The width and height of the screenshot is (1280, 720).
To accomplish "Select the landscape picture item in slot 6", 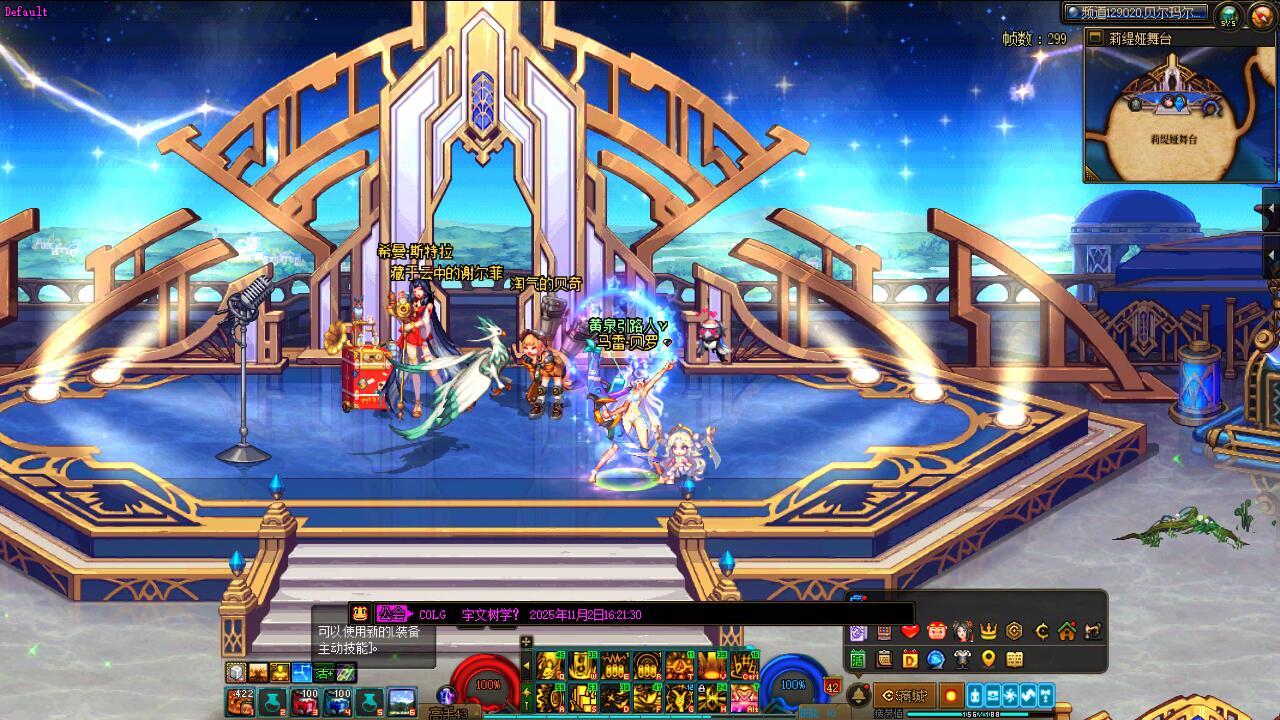I will click(401, 702).
